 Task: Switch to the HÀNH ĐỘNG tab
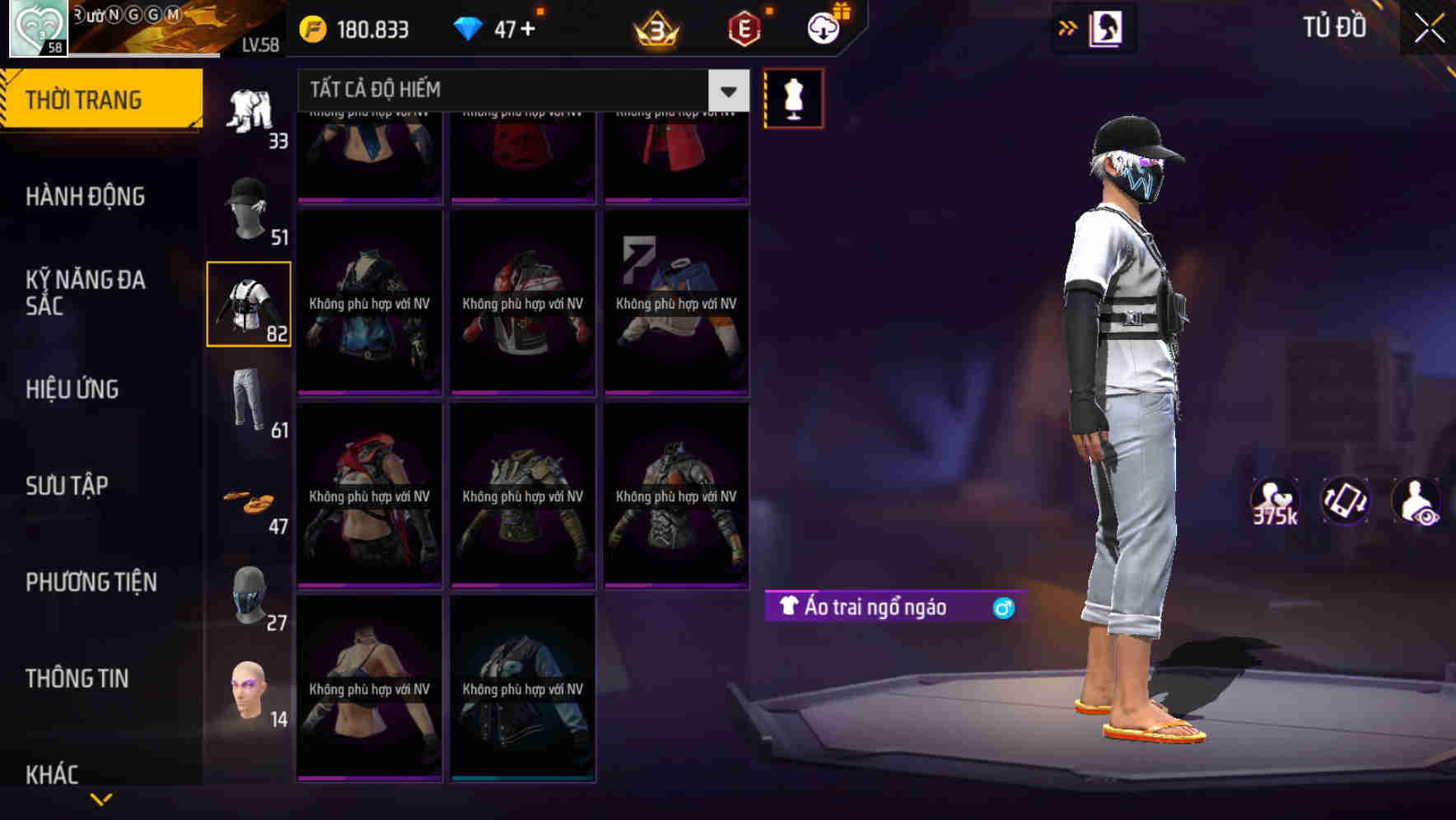(x=86, y=197)
